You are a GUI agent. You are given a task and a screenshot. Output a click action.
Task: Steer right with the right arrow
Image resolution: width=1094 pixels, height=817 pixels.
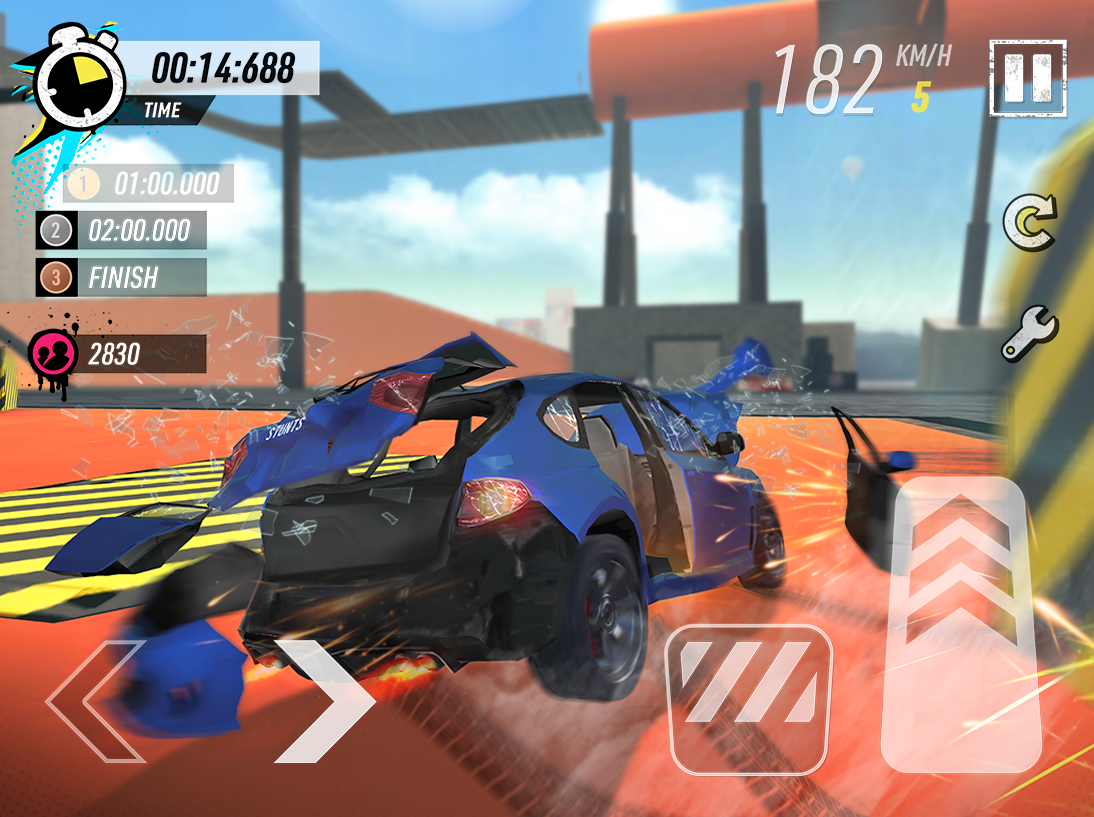(x=323, y=701)
